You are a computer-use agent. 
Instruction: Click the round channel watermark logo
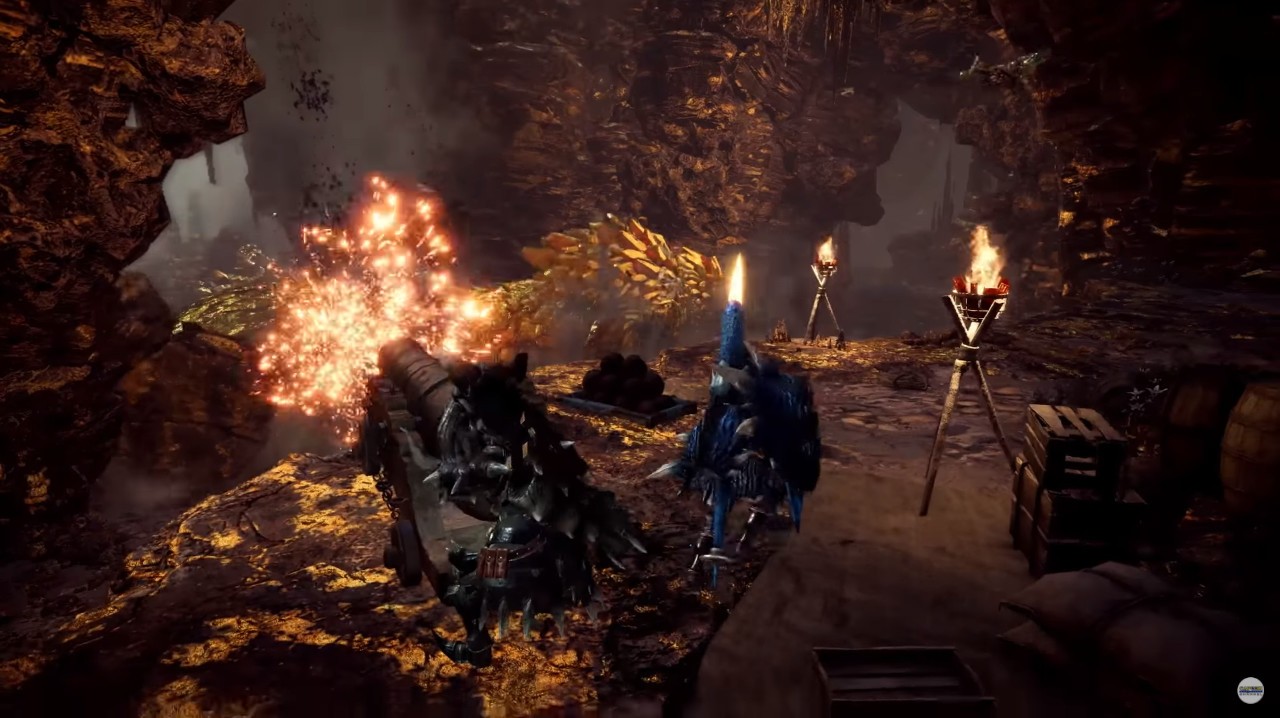pos(1250,690)
